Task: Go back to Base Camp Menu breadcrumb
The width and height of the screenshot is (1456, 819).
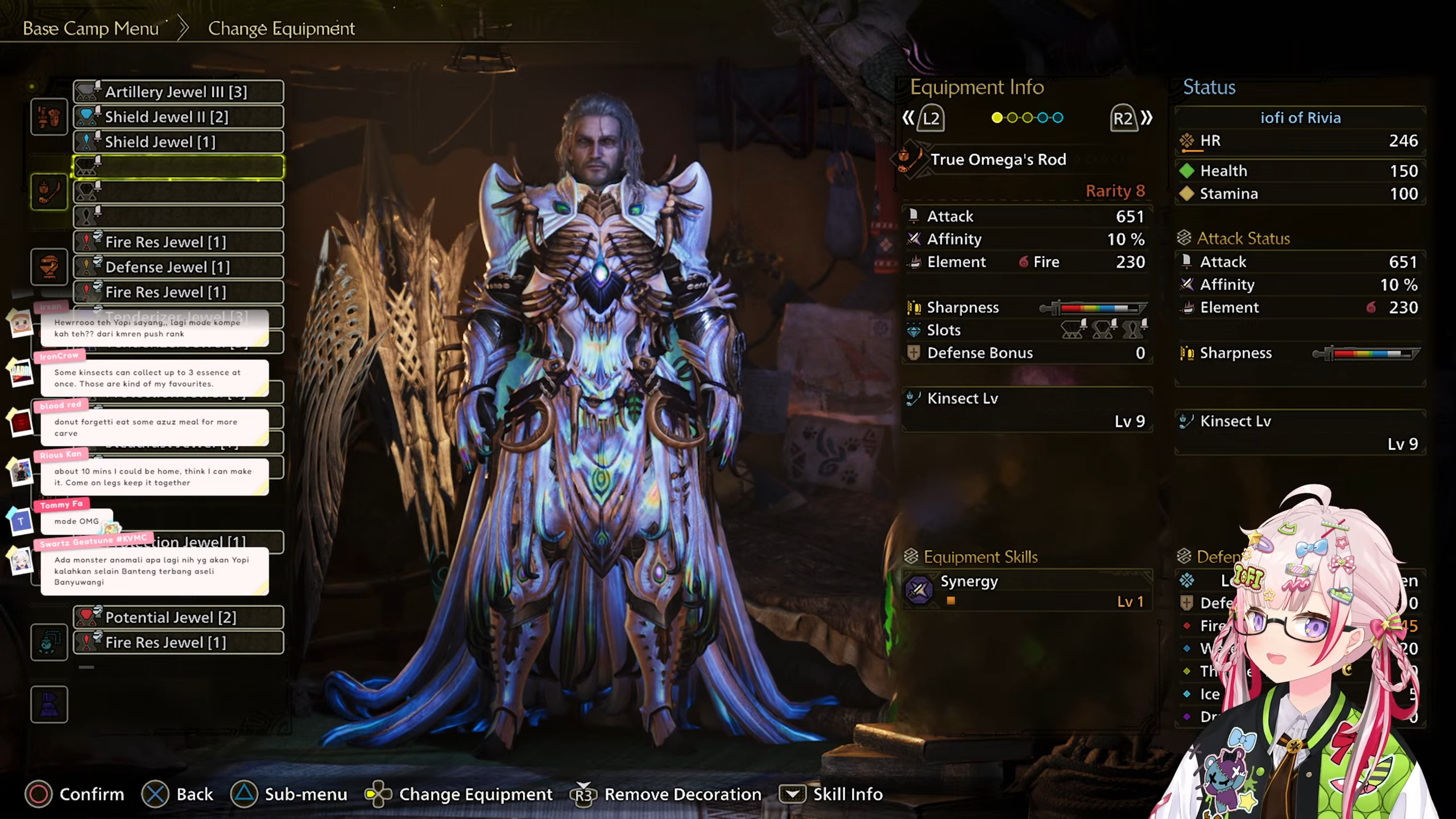Action: (x=90, y=28)
